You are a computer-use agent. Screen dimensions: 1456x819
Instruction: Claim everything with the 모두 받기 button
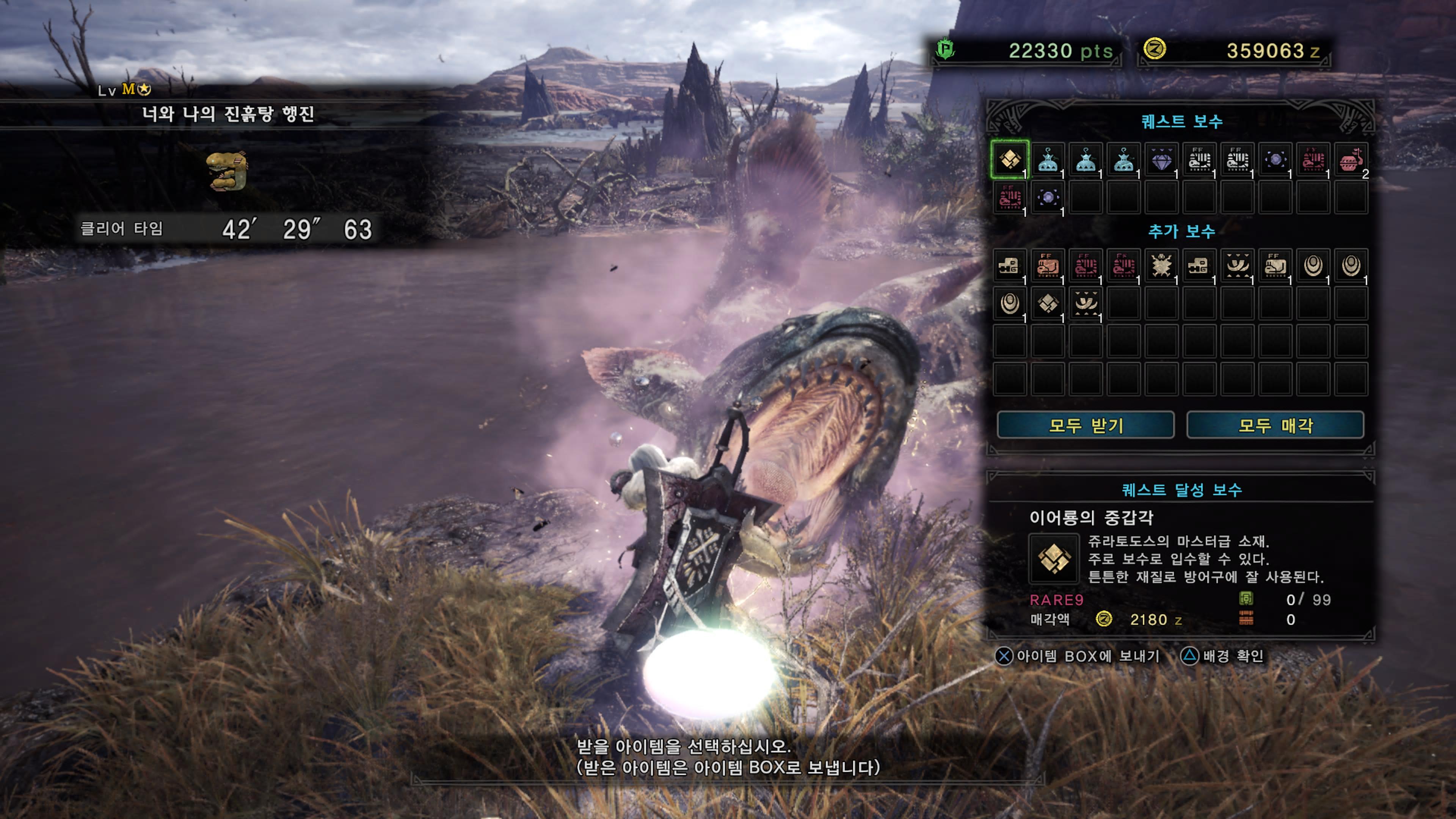click(1085, 425)
